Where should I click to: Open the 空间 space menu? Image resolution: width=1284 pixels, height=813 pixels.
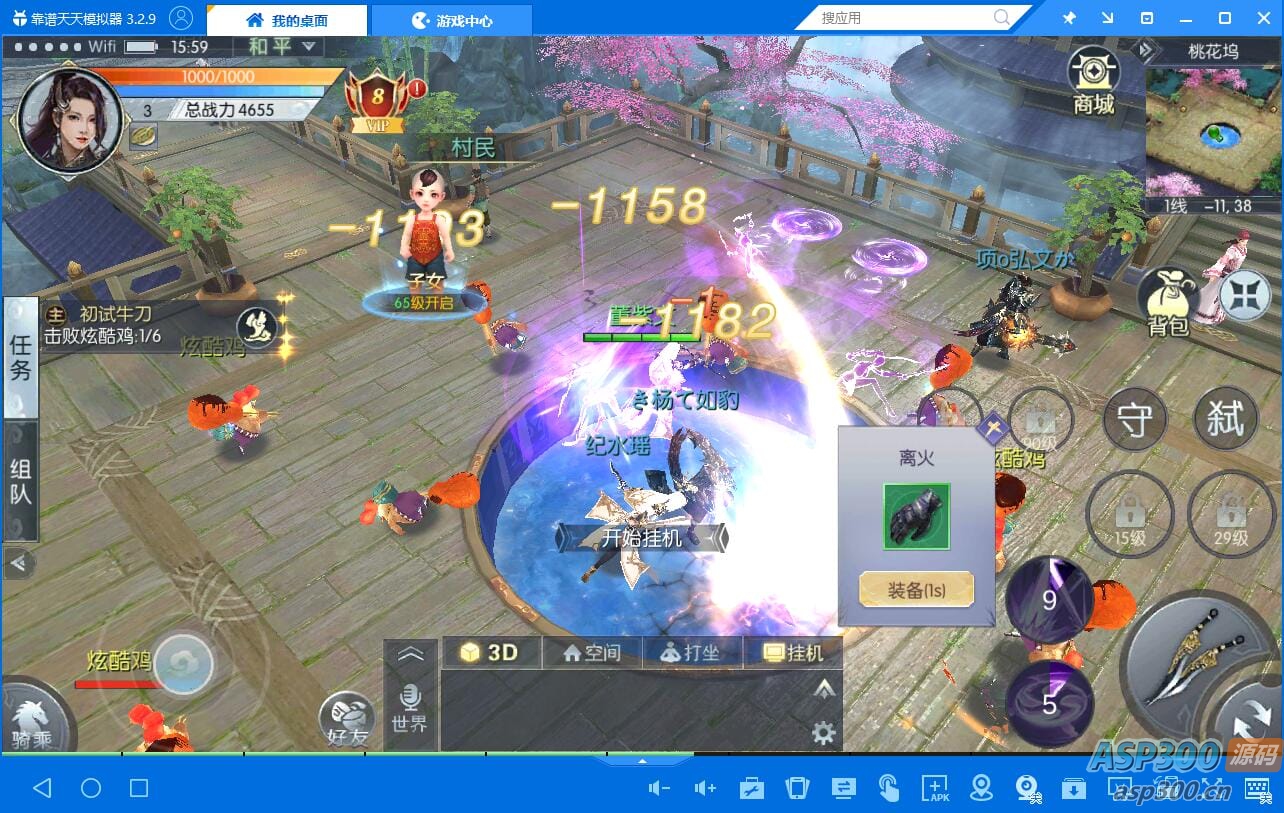point(592,653)
